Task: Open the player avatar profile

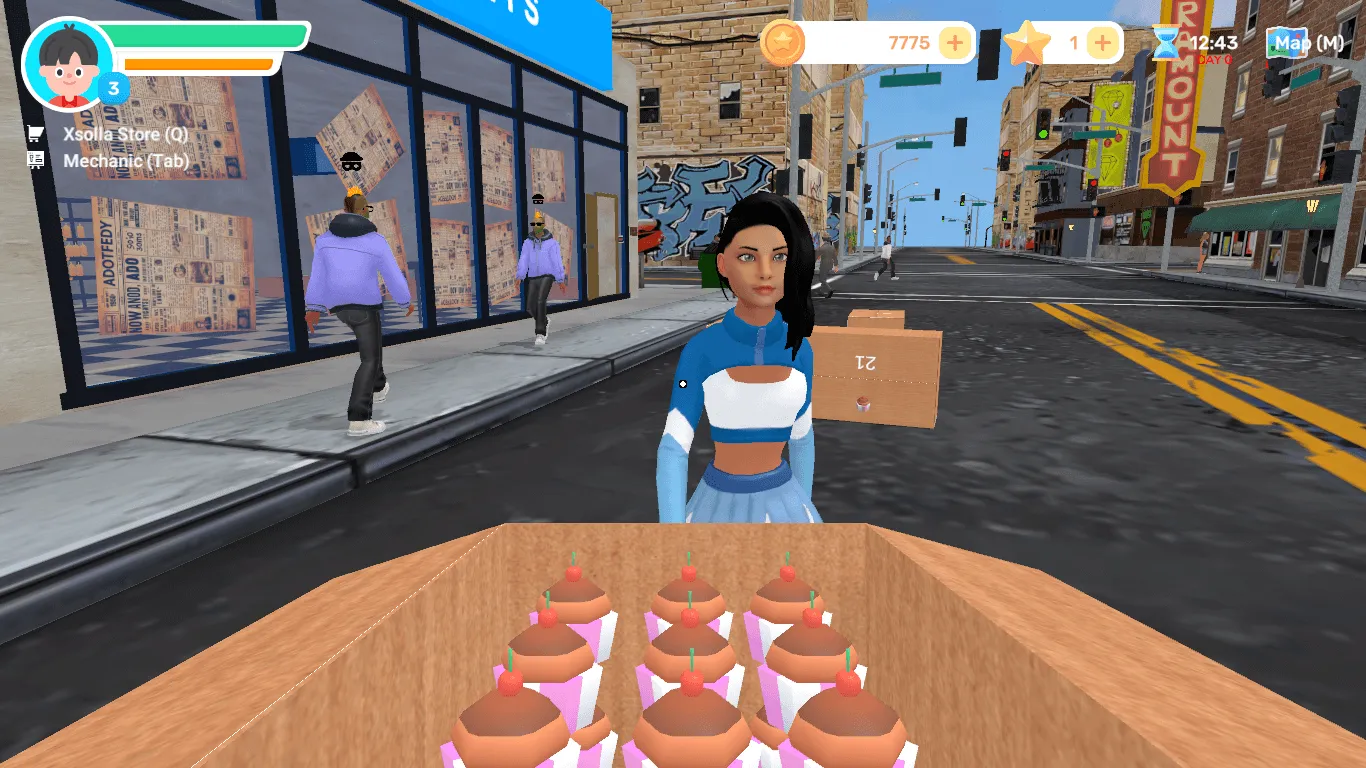Action: pyautogui.click(x=68, y=64)
